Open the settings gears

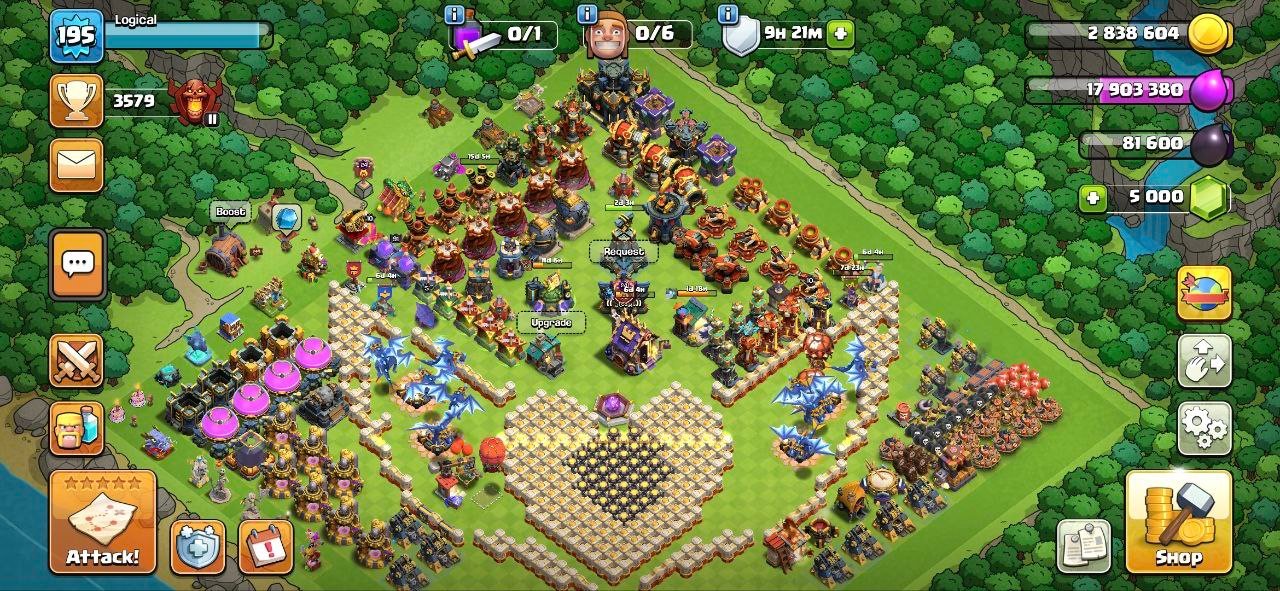1203,429
